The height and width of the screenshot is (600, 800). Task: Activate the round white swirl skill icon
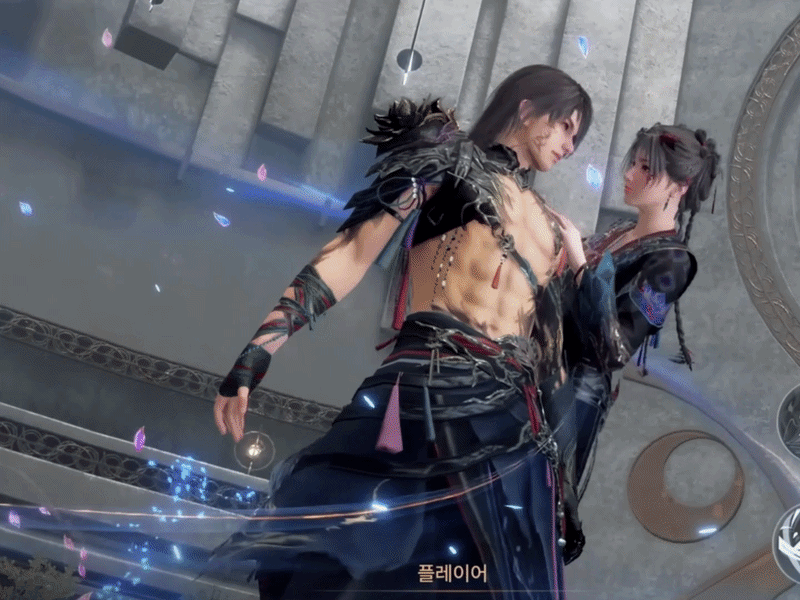pos(791,541)
